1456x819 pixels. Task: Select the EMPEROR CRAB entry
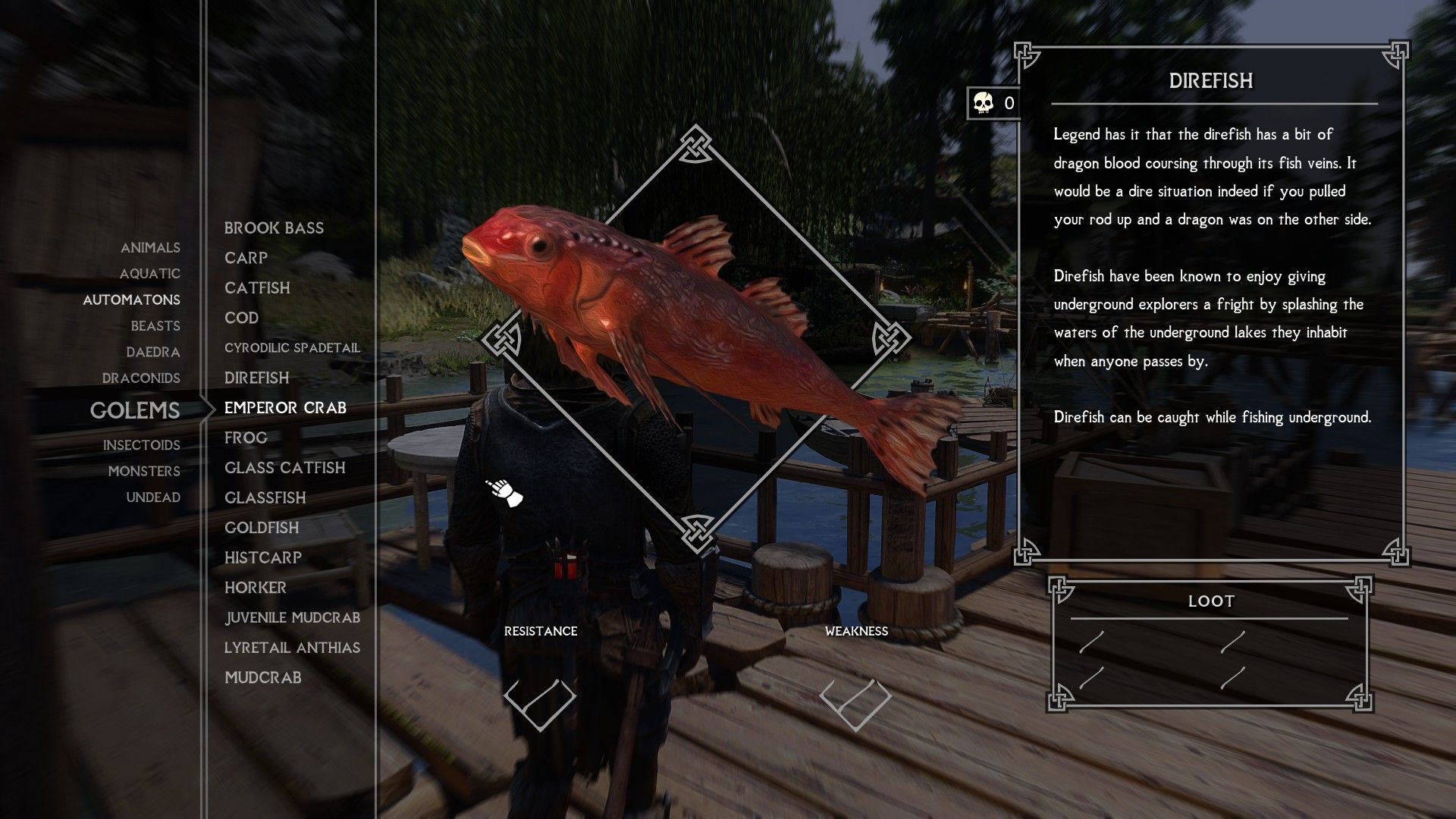pos(284,407)
